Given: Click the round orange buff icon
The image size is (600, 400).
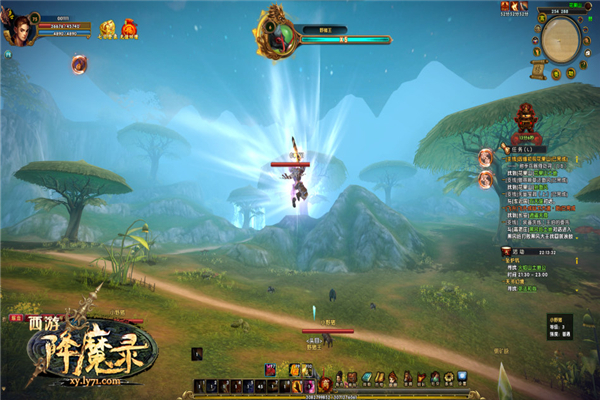Looking at the screenshot, I should [79, 63].
